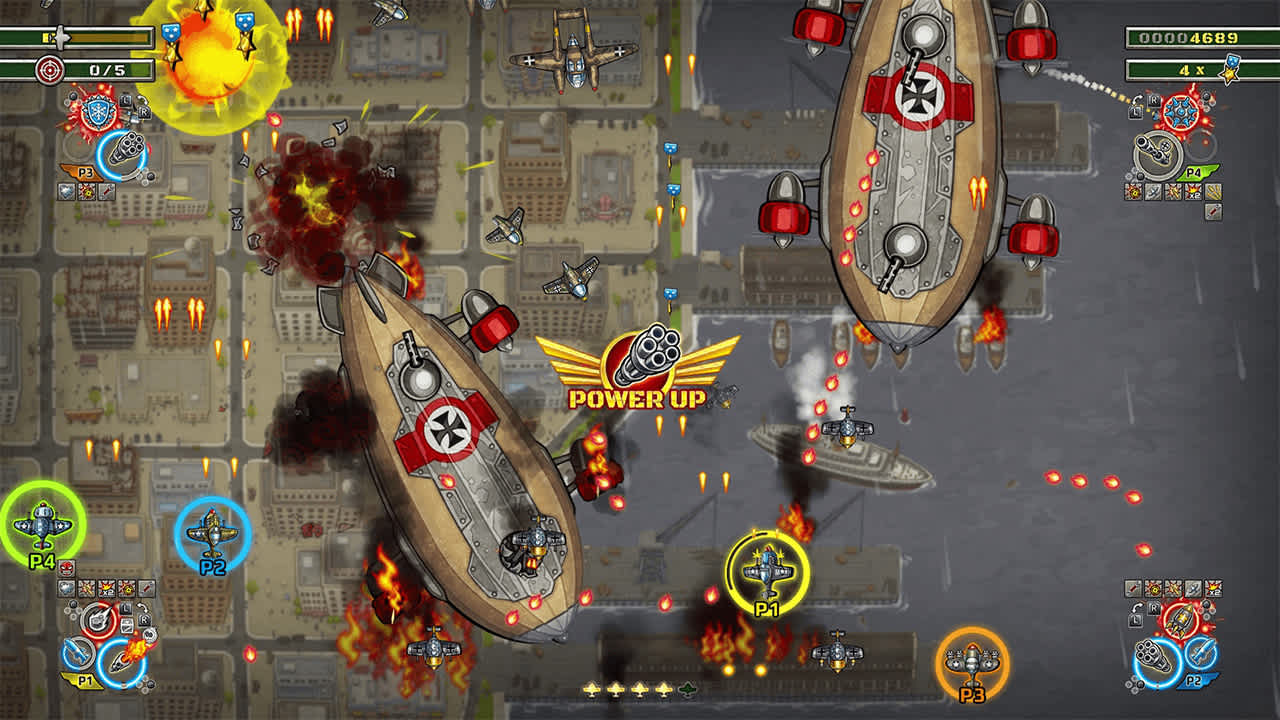
Task: Click the exploding bomb perk icon in P3's perk row
Action: [x=86, y=190]
